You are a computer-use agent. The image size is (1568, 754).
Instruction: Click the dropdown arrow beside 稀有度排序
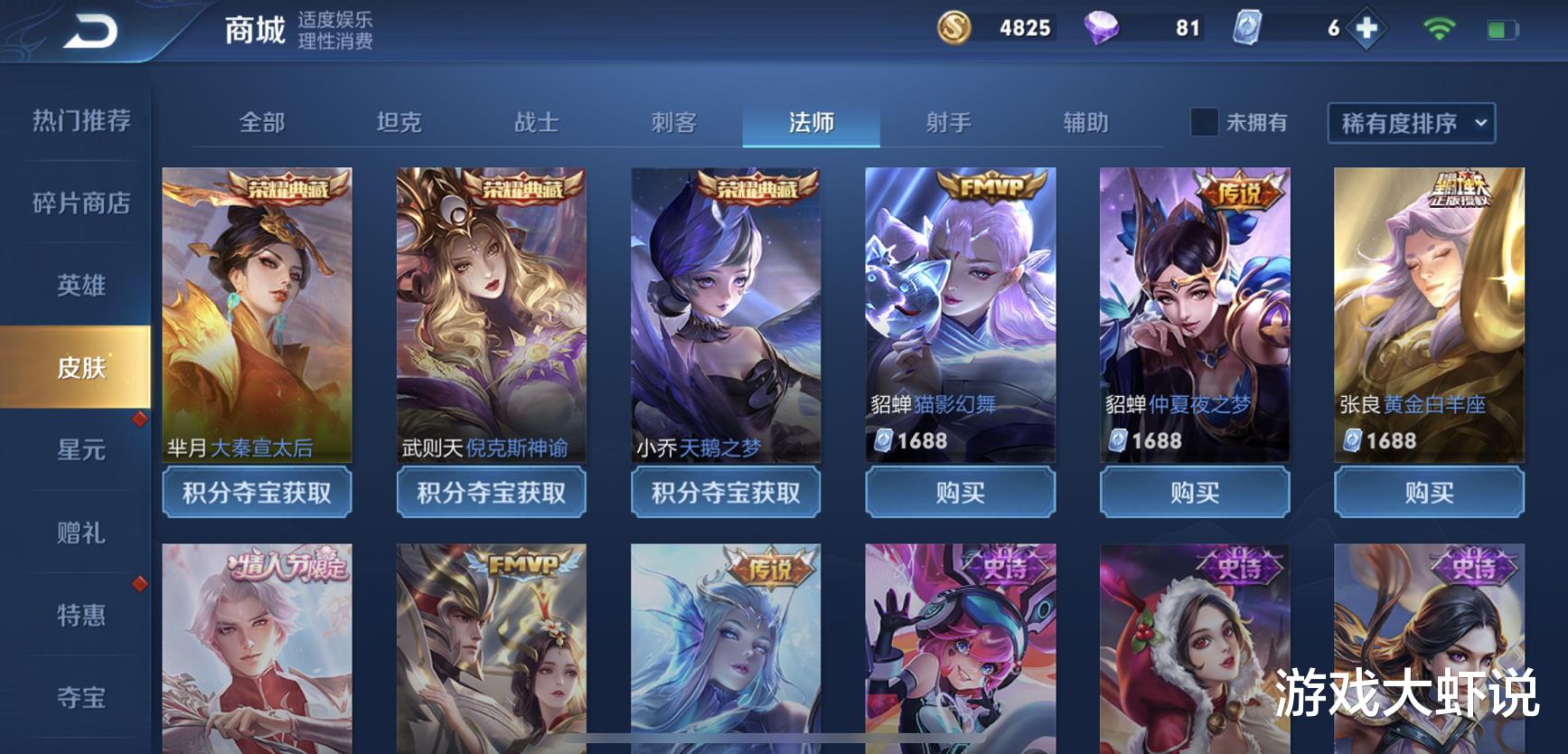pos(1479,124)
